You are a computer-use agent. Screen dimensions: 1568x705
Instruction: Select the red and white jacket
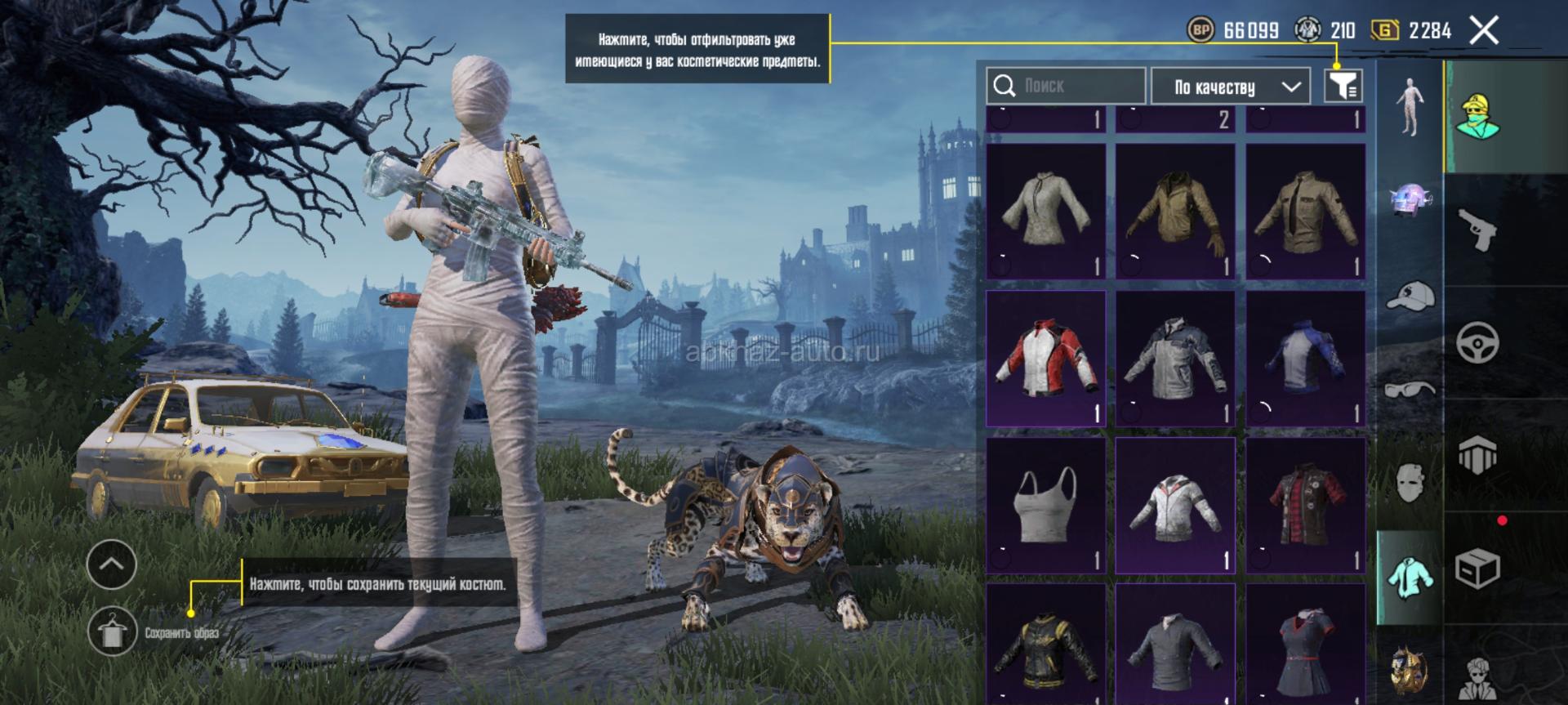coord(1046,359)
